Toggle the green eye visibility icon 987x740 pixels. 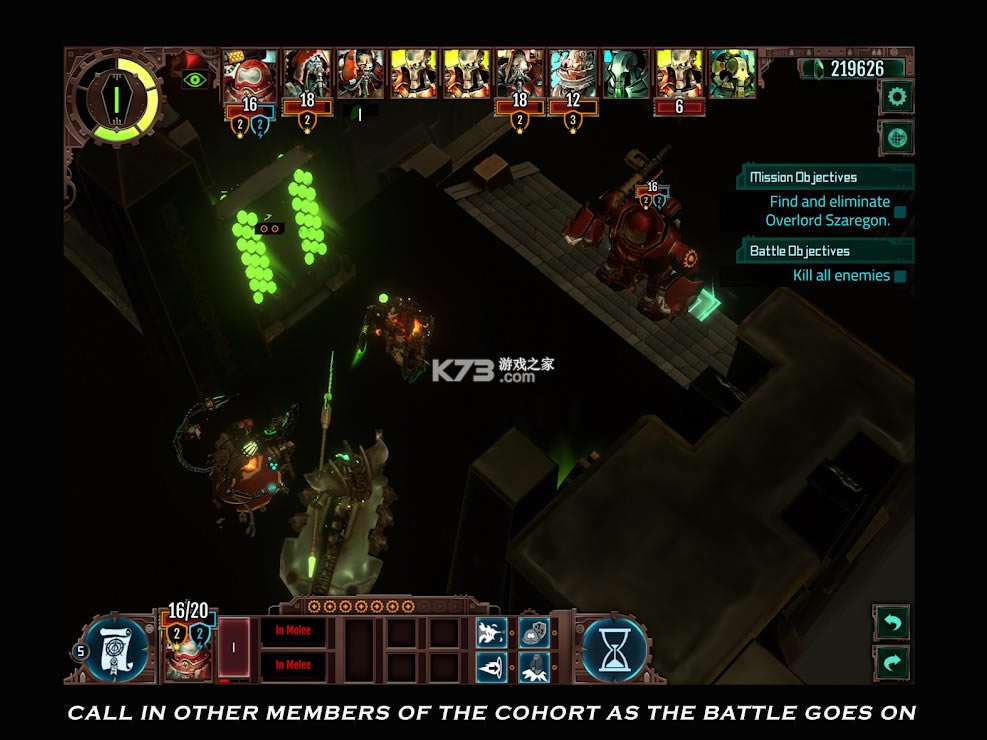(195, 79)
